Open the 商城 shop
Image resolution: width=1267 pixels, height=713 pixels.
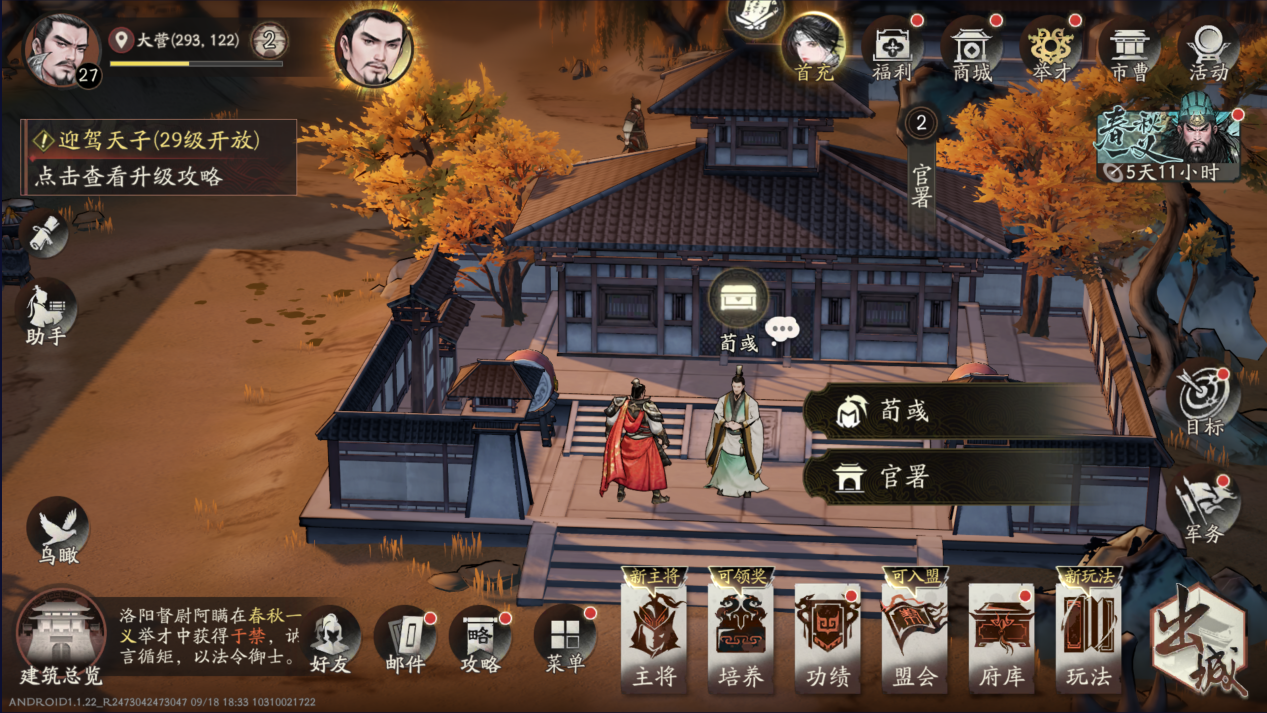coord(972,50)
